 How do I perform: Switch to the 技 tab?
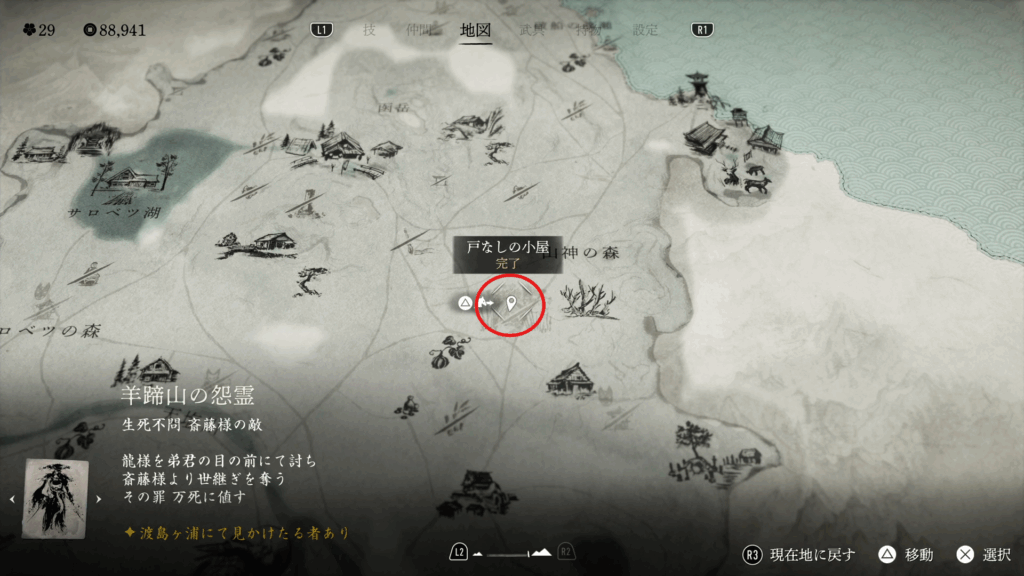369,29
